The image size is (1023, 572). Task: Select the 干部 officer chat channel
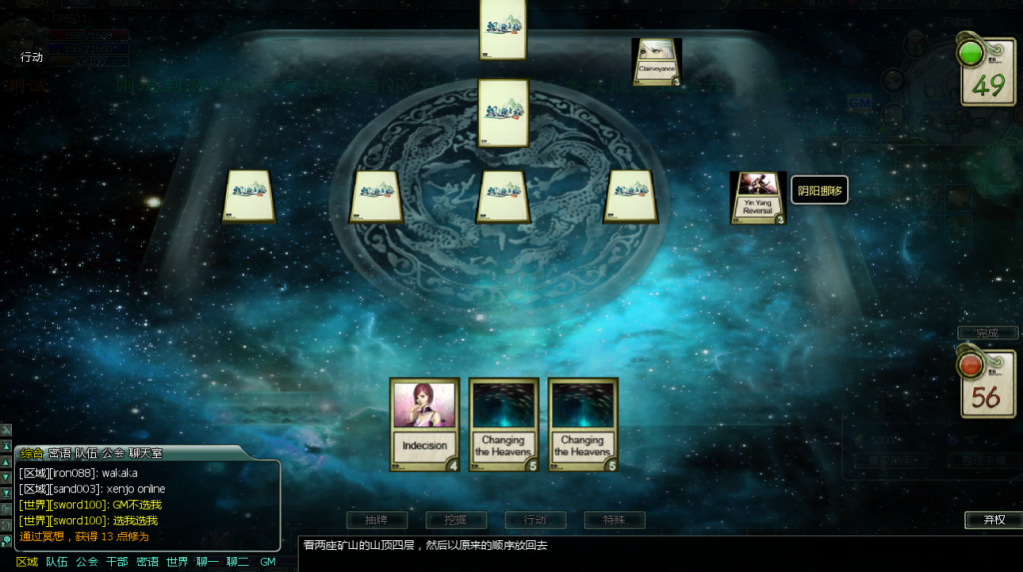[117, 562]
